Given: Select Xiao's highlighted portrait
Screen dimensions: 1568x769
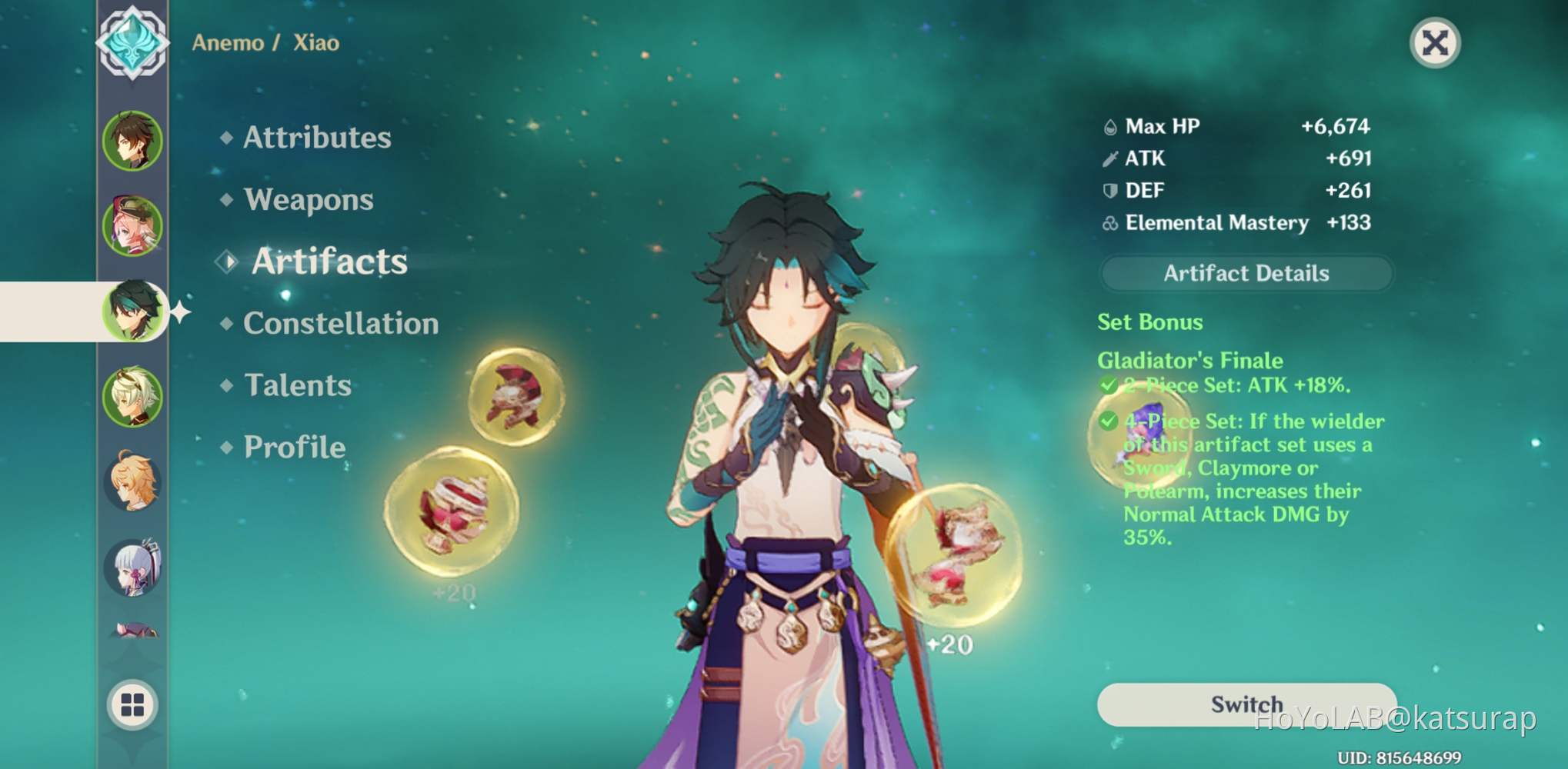Looking at the screenshot, I should [x=134, y=311].
